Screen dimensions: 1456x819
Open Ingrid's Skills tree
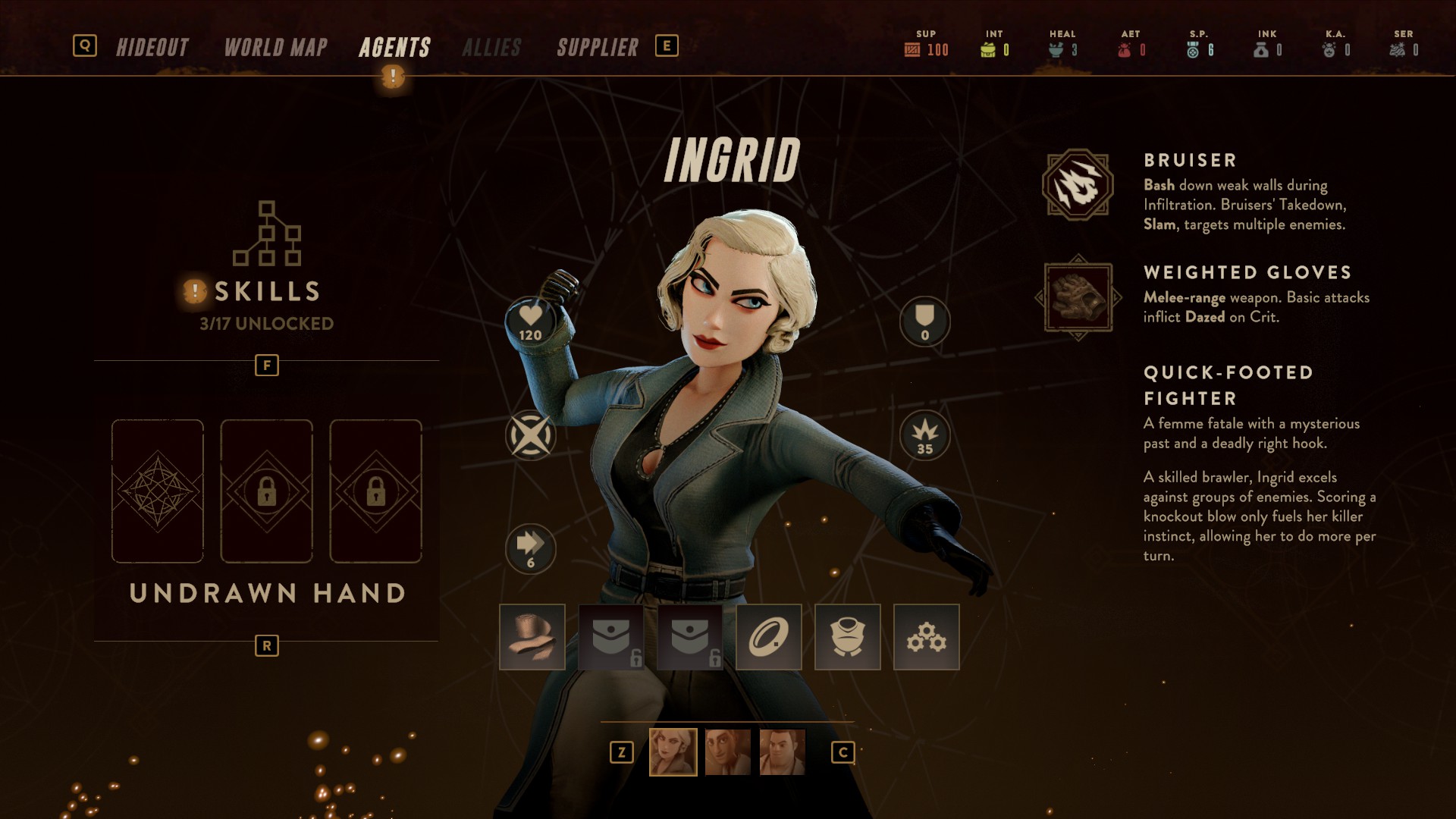coord(266,265)
